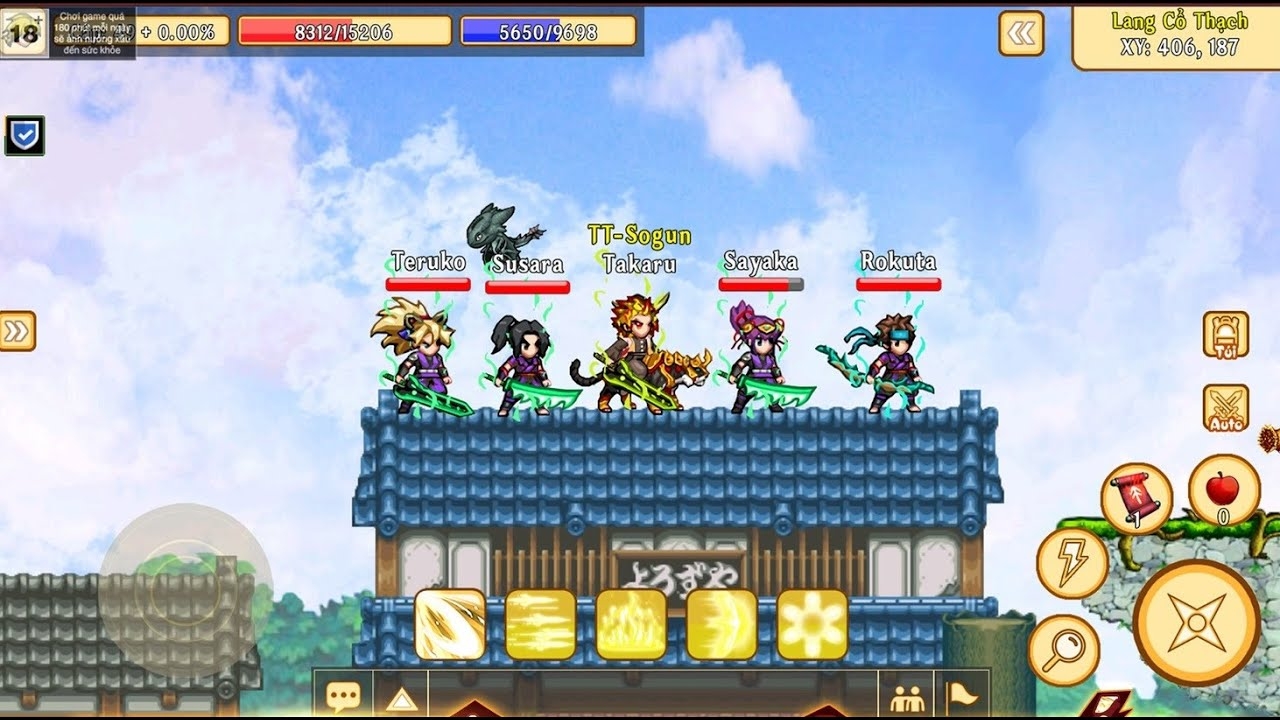Cast the fire skill from the skill bar
Viewport: 1280px width, 720px height.
(632, 625)
